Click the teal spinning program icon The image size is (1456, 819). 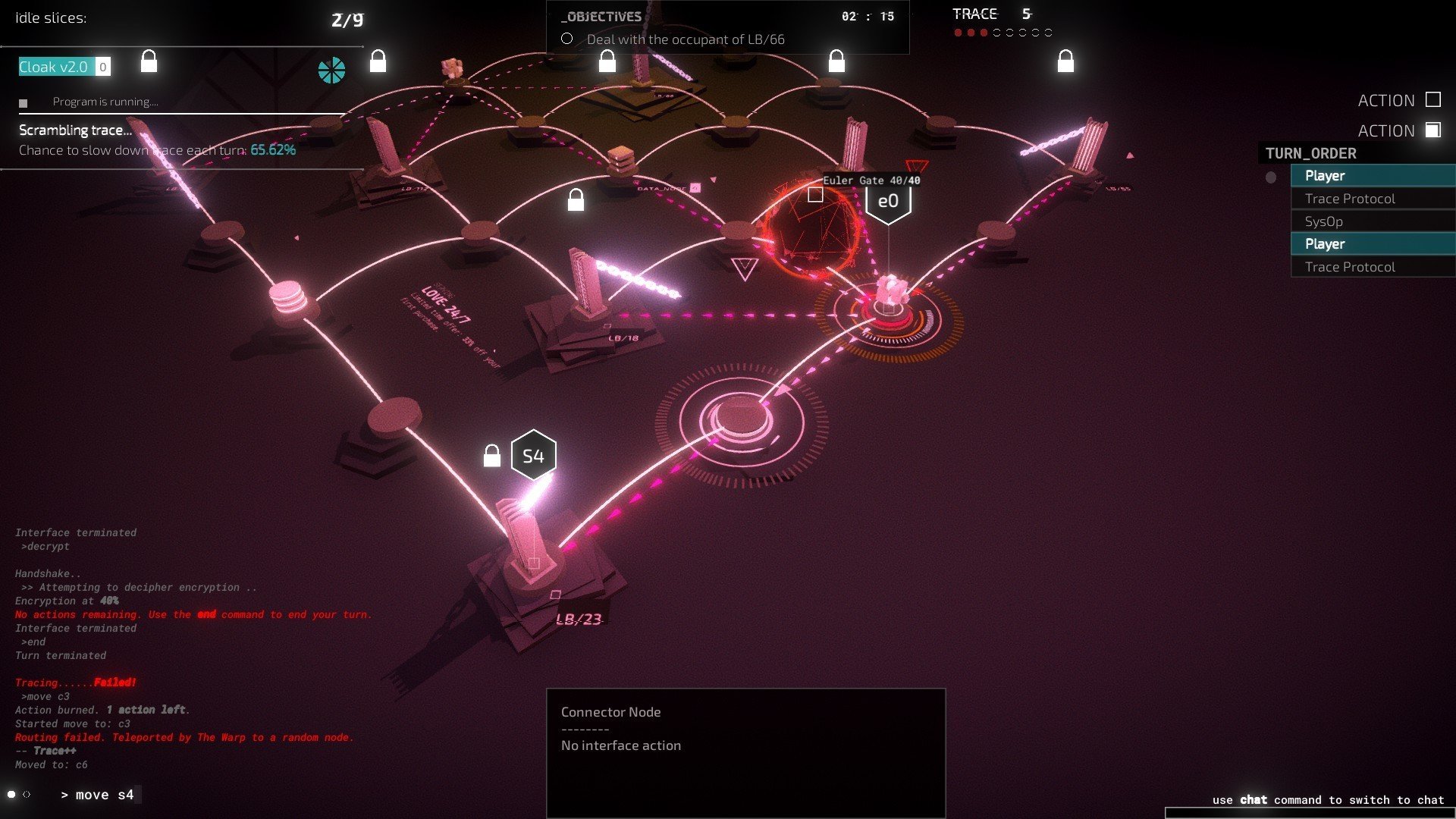pyautogui.click(x=331, y=71)
